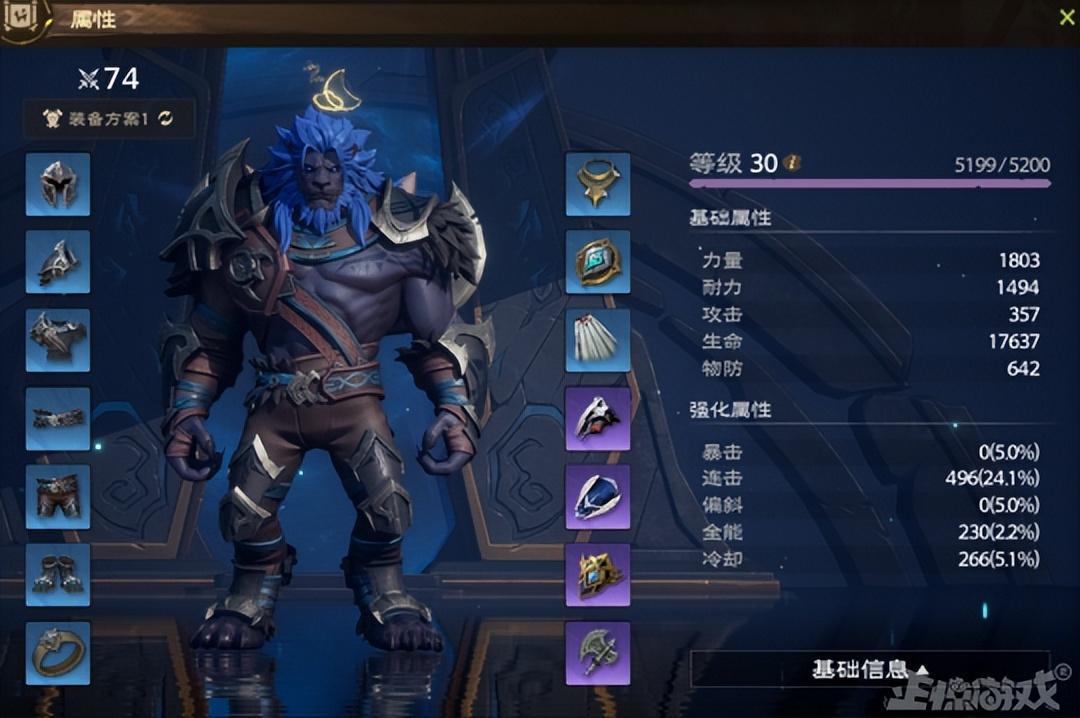Switch equipment scheme via 装备方案1 button
The image size is (1080, 718).
109,119
